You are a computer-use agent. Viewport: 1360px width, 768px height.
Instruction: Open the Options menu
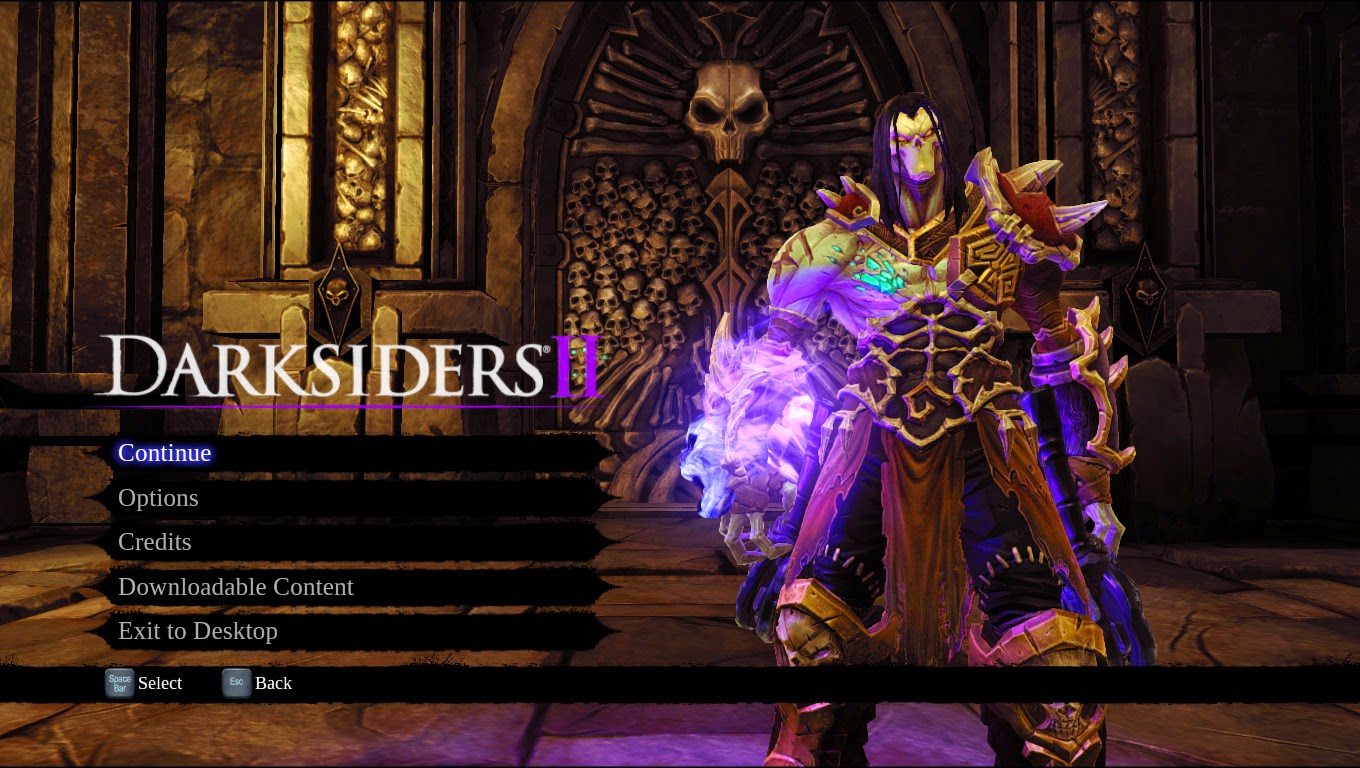pos(158,498)
